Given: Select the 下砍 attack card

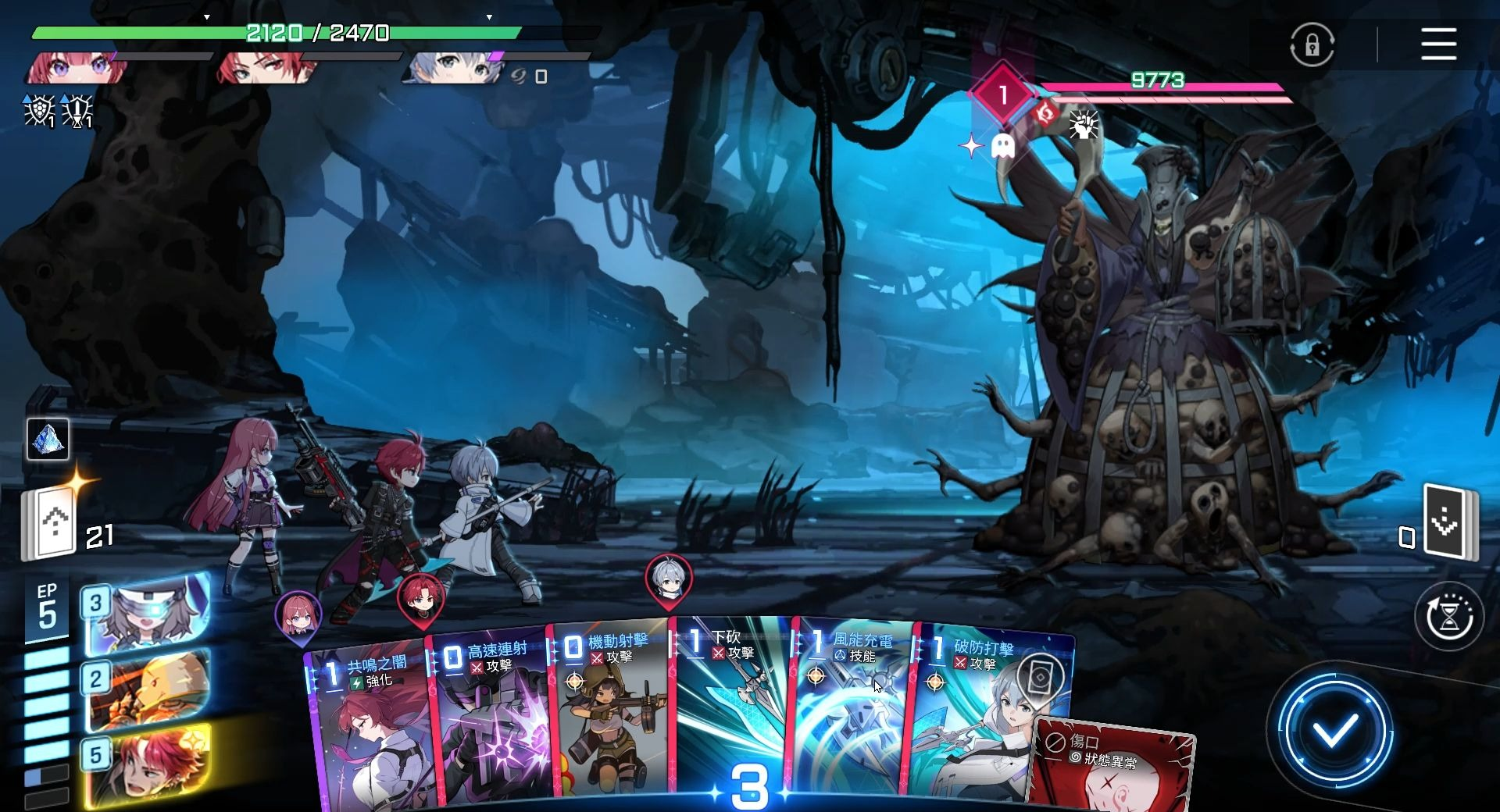Looking at the screenshot, I should pyautogui.click(x=730, y=710).
